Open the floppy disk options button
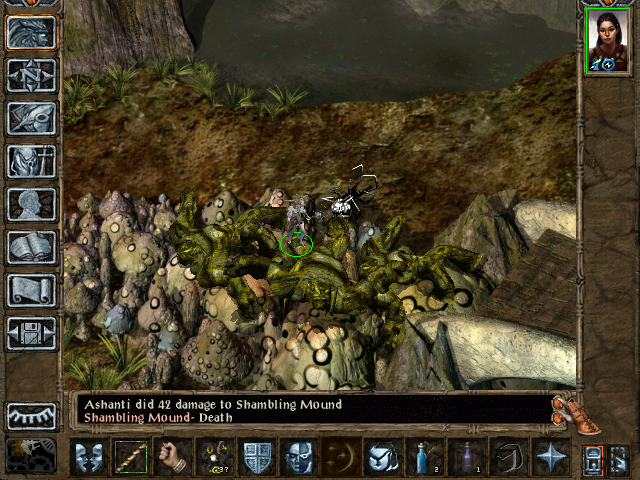 (x=31, y=333)
